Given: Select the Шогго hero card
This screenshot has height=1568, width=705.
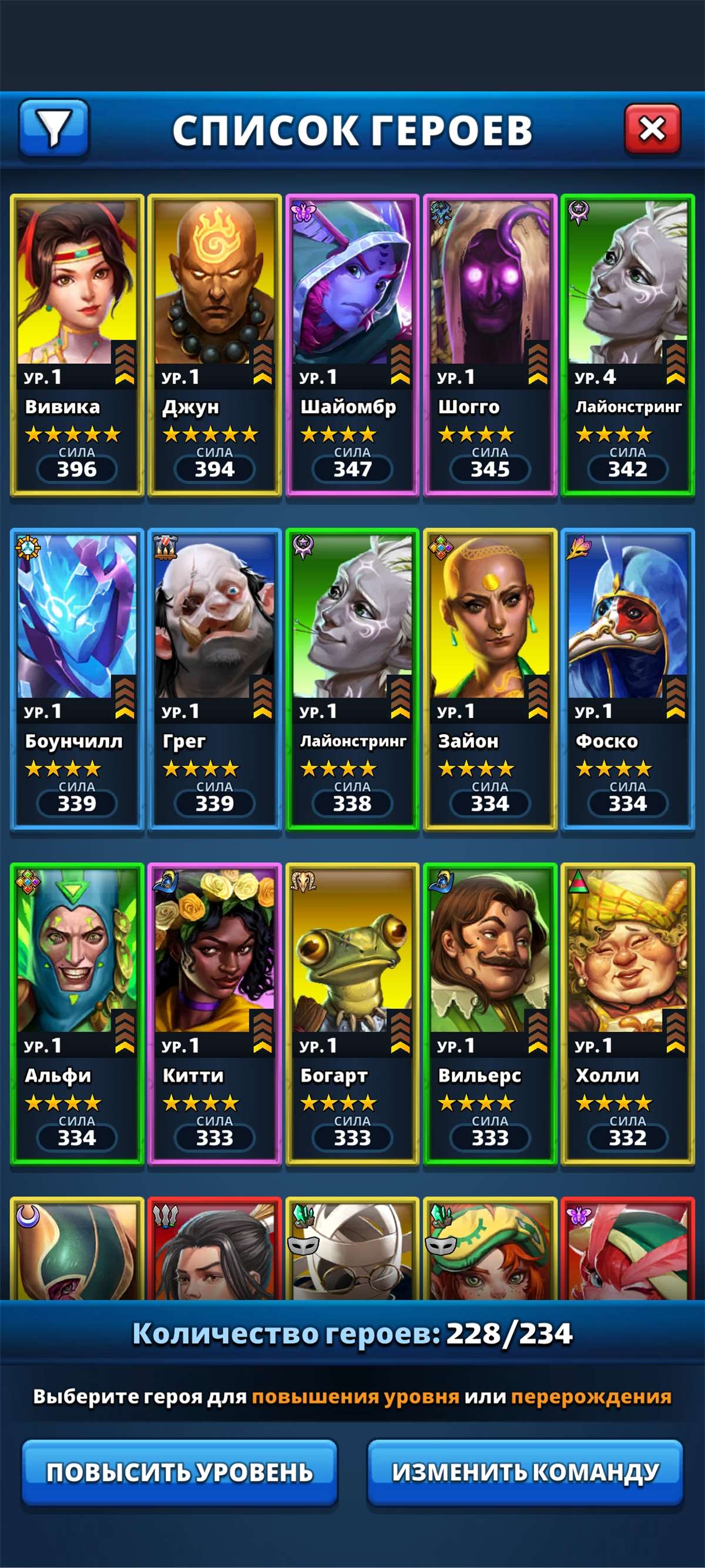Looking at the screenshot, I should (x=489, y=344).
